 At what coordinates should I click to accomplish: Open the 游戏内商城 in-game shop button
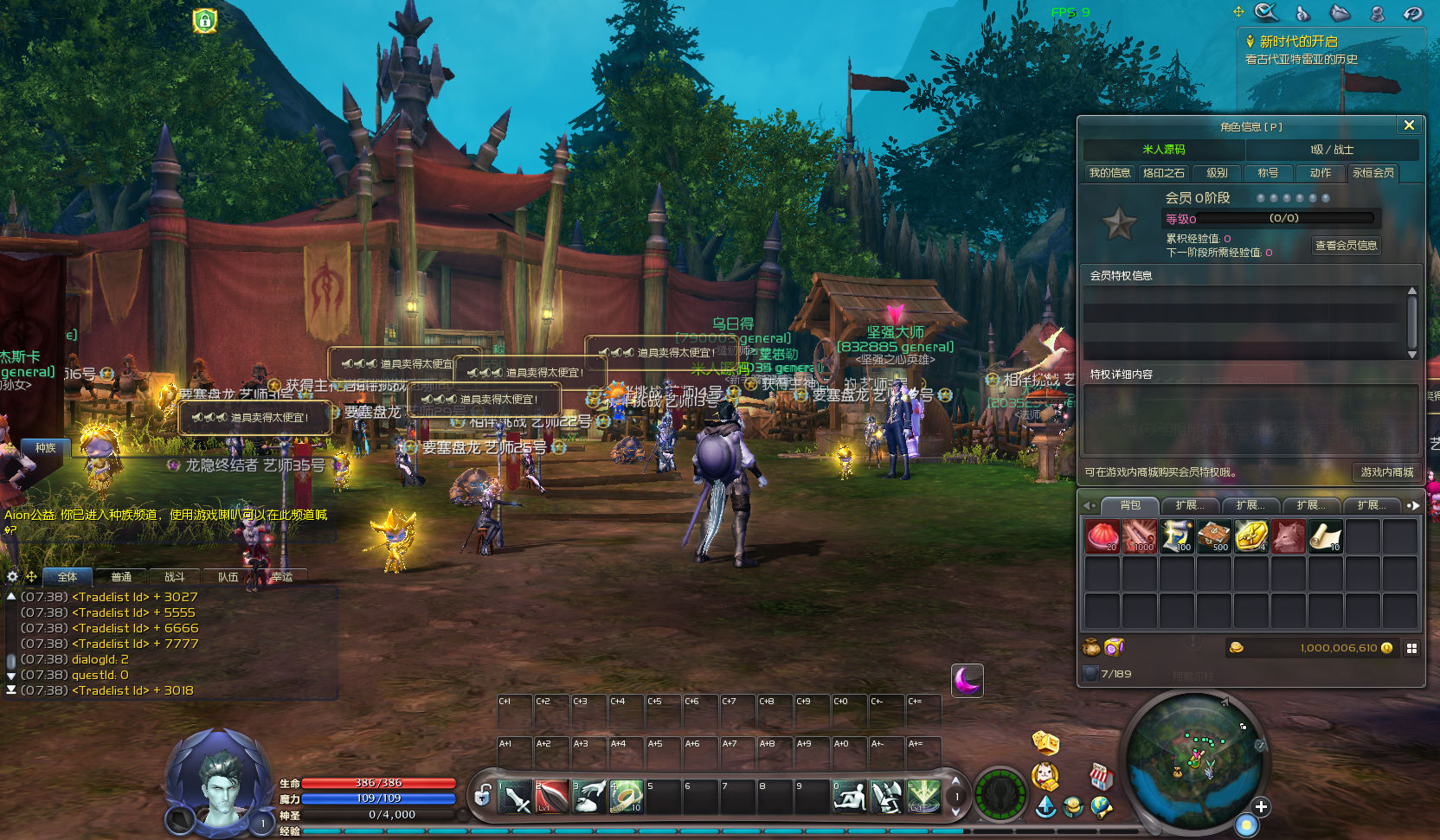pyautogui.click(x=1386, y=472)
